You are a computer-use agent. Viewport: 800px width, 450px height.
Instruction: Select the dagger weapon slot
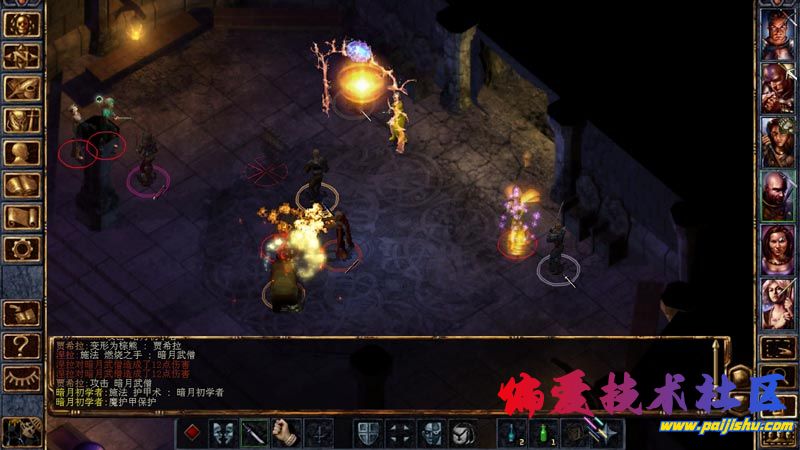[254, 433]
